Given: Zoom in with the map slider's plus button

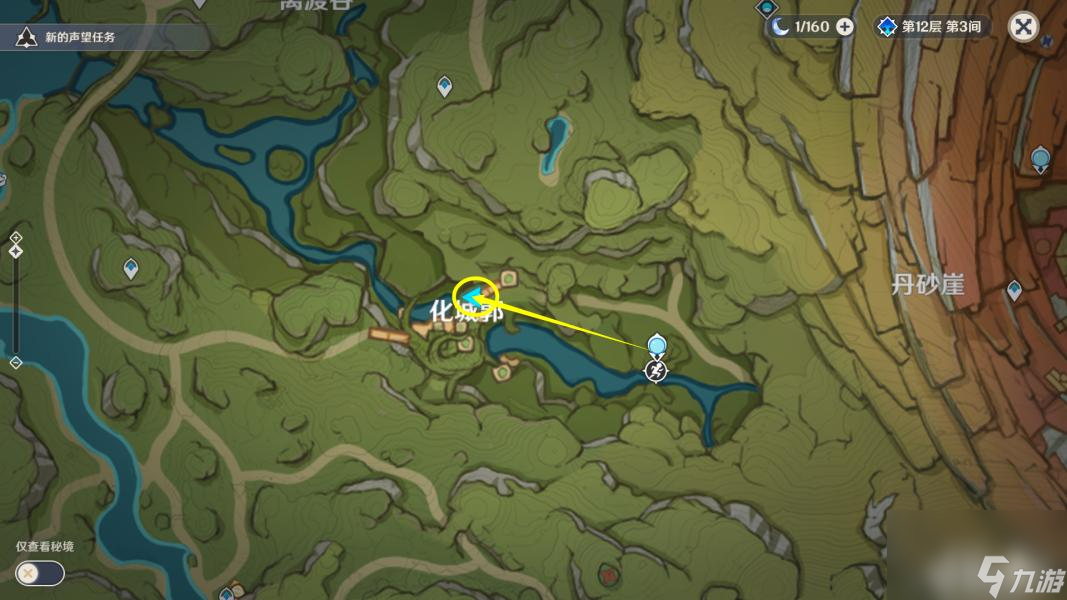Looking at the screenshot, I should coord(15,237).
